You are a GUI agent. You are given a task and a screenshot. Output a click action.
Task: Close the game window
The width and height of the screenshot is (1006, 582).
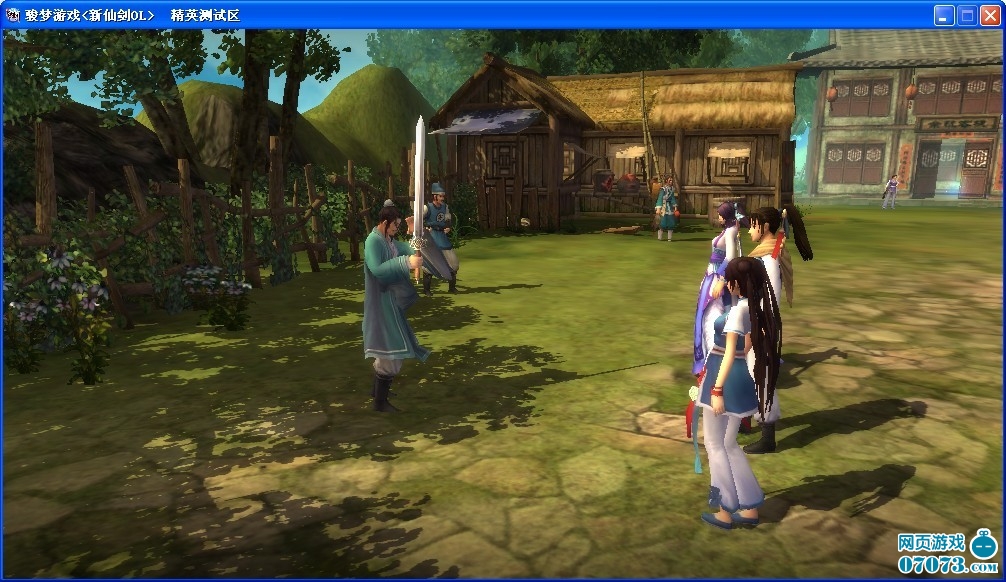point(990,15)
